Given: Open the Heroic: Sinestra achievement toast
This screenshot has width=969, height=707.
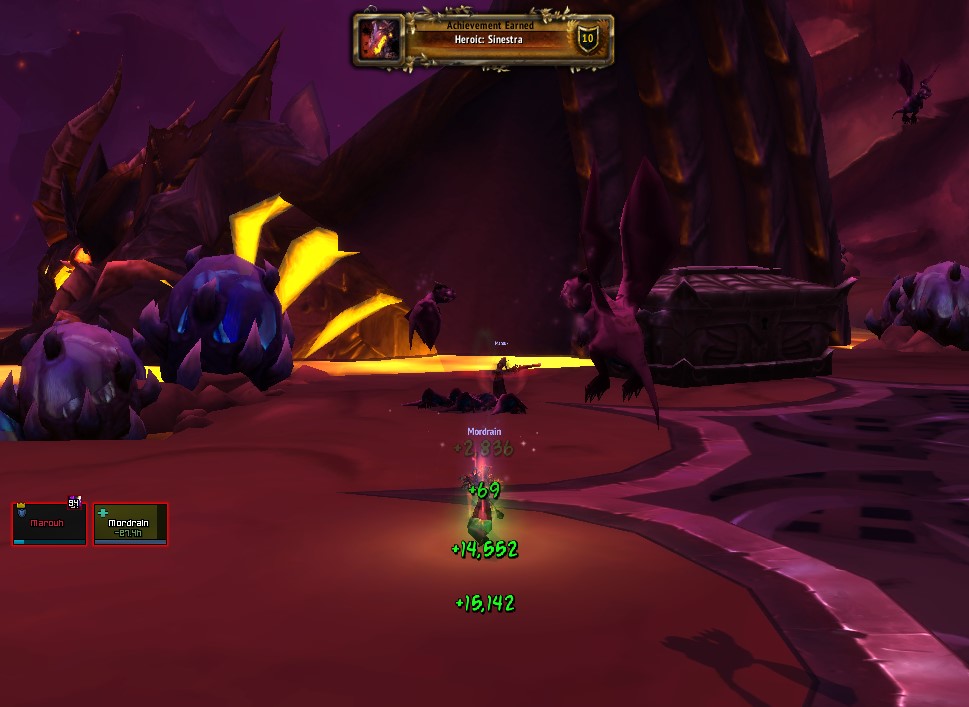Looking at the screenshot, I should 483,40.
